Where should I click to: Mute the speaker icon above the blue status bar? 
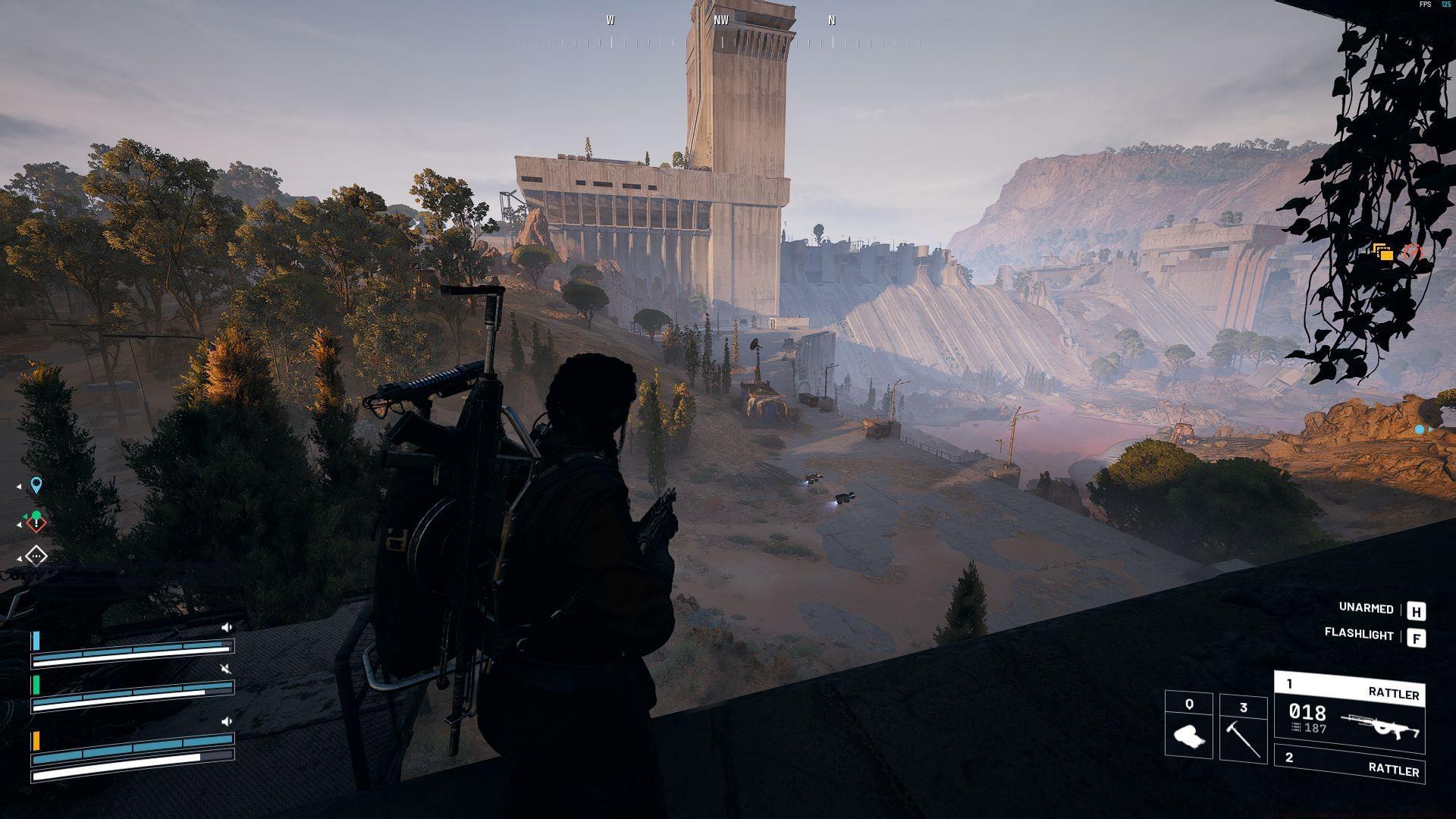[x=227, y=627]
